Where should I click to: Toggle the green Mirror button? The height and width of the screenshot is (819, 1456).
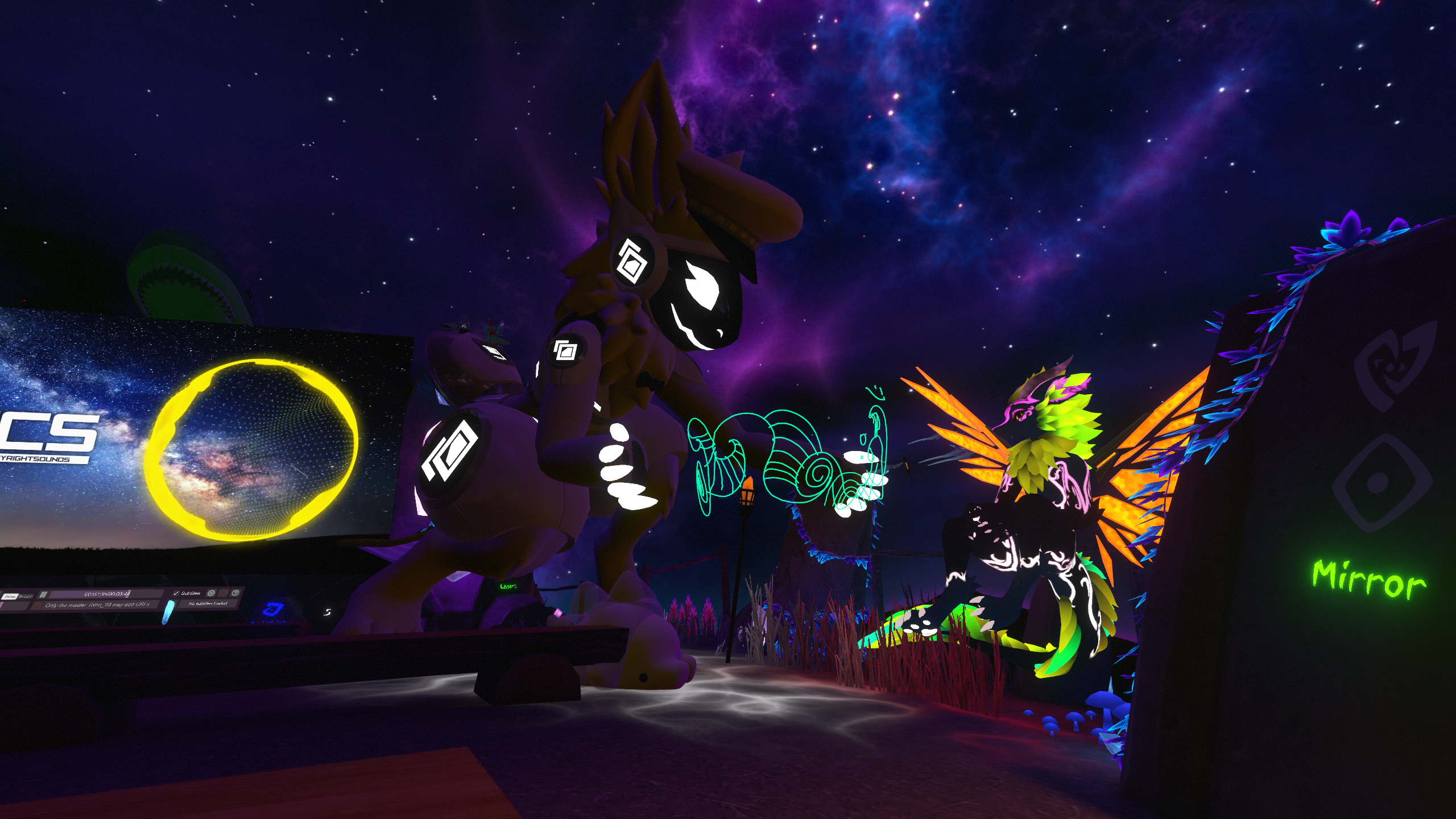coord(1368,580)
